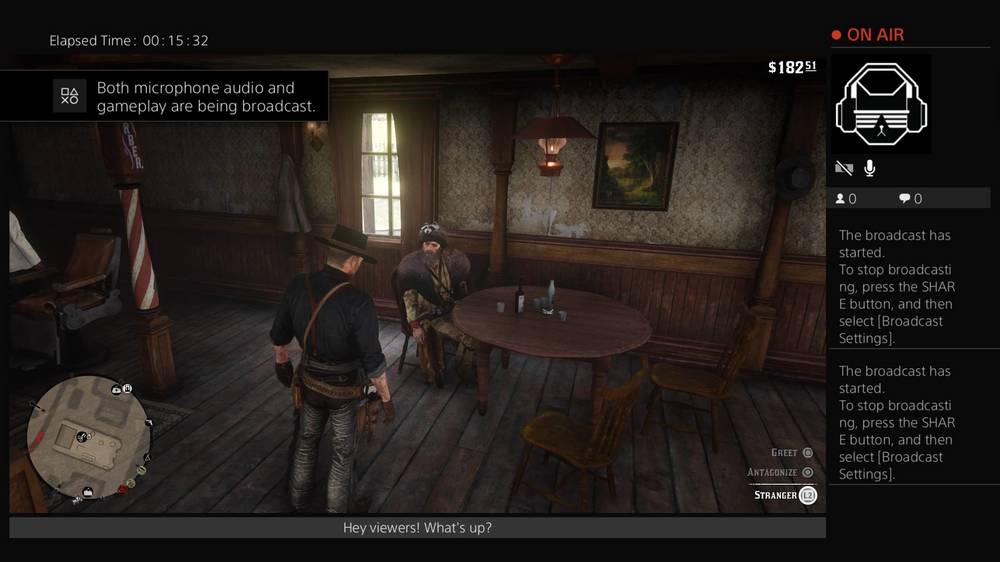Open the circular minimap
This screenshot has height=562, width=1000.
(x=88, y=436)
